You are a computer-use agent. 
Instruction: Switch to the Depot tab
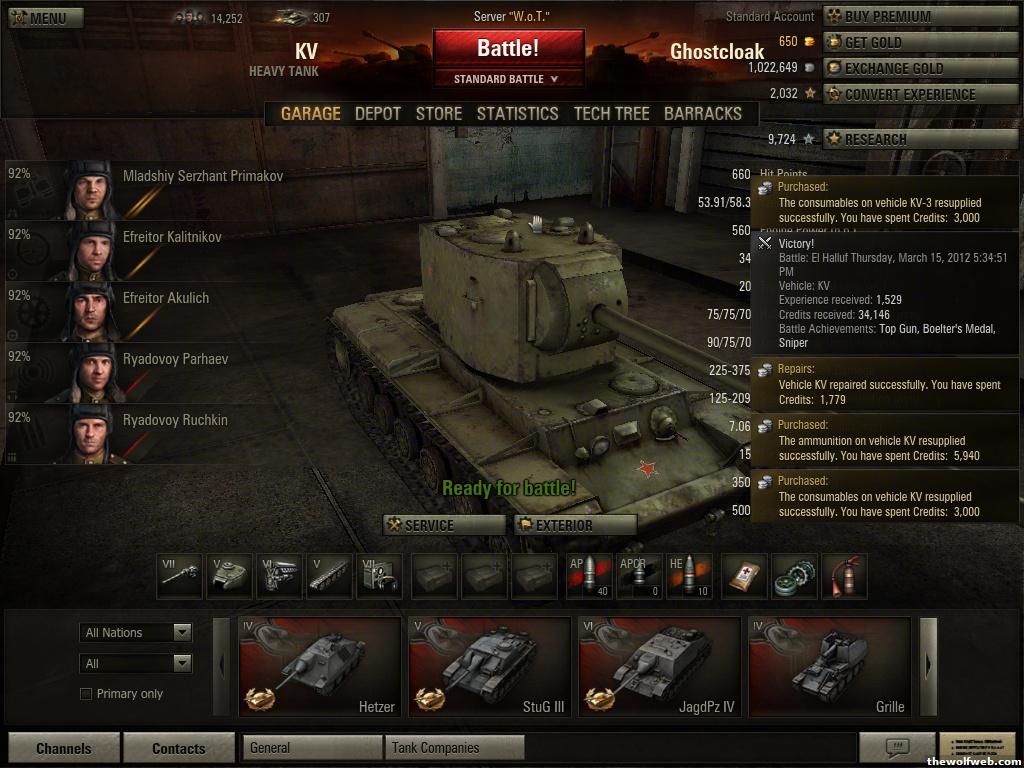(x=378, y=114)
